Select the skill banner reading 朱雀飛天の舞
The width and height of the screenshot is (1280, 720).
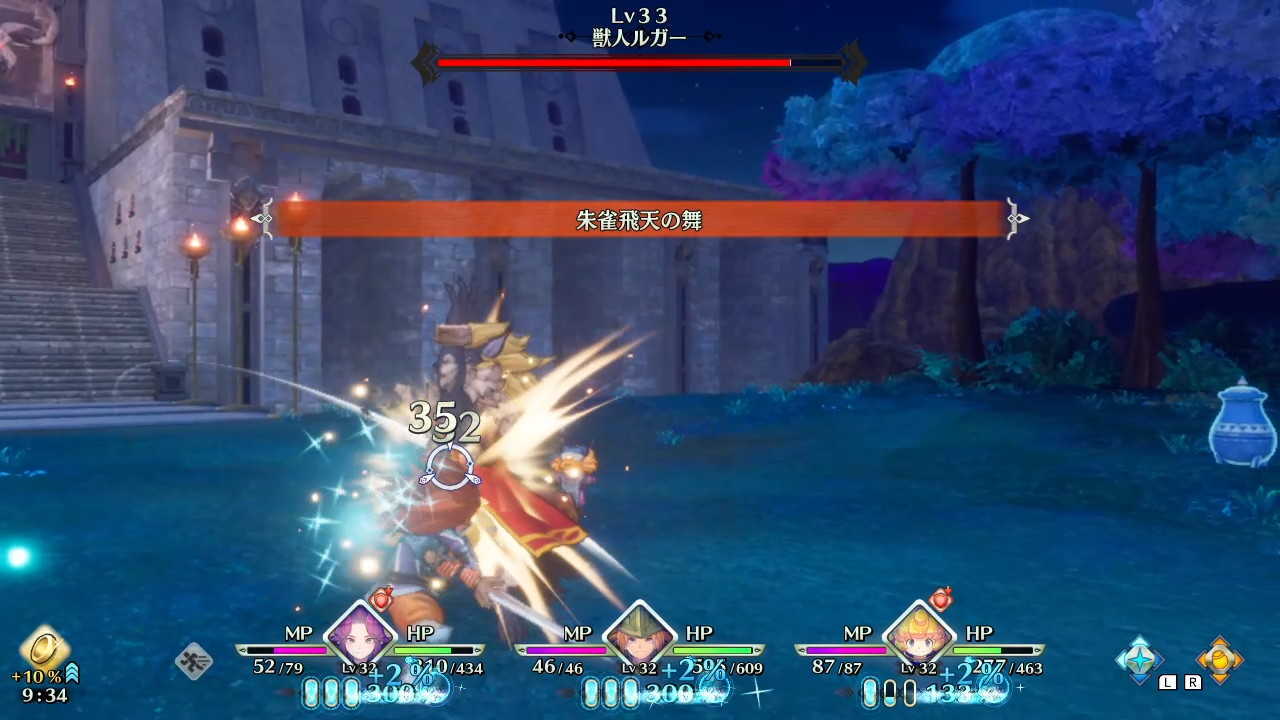[640, 220]
